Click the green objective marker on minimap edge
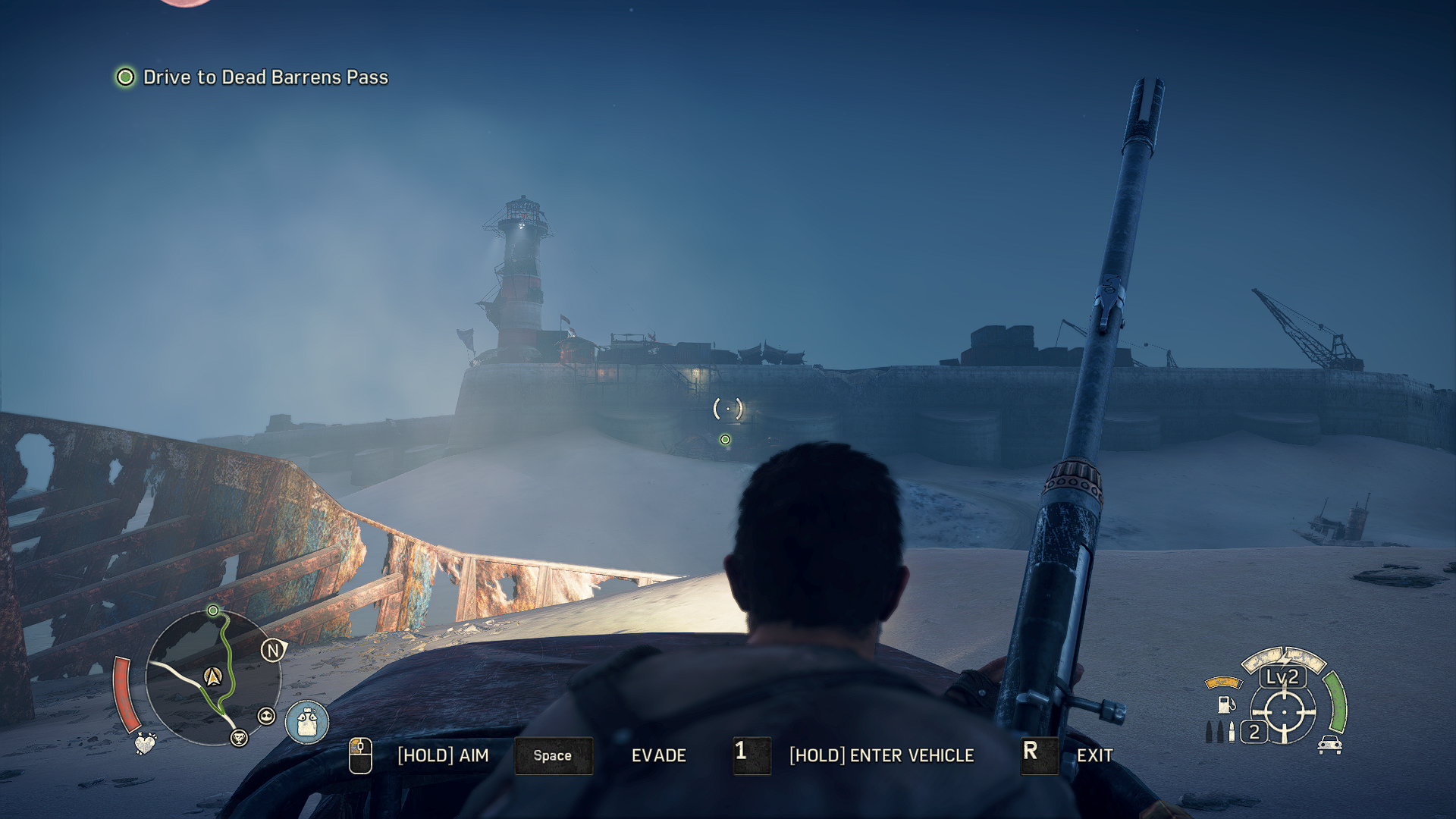1456x819 pixels. click(213, 610)
